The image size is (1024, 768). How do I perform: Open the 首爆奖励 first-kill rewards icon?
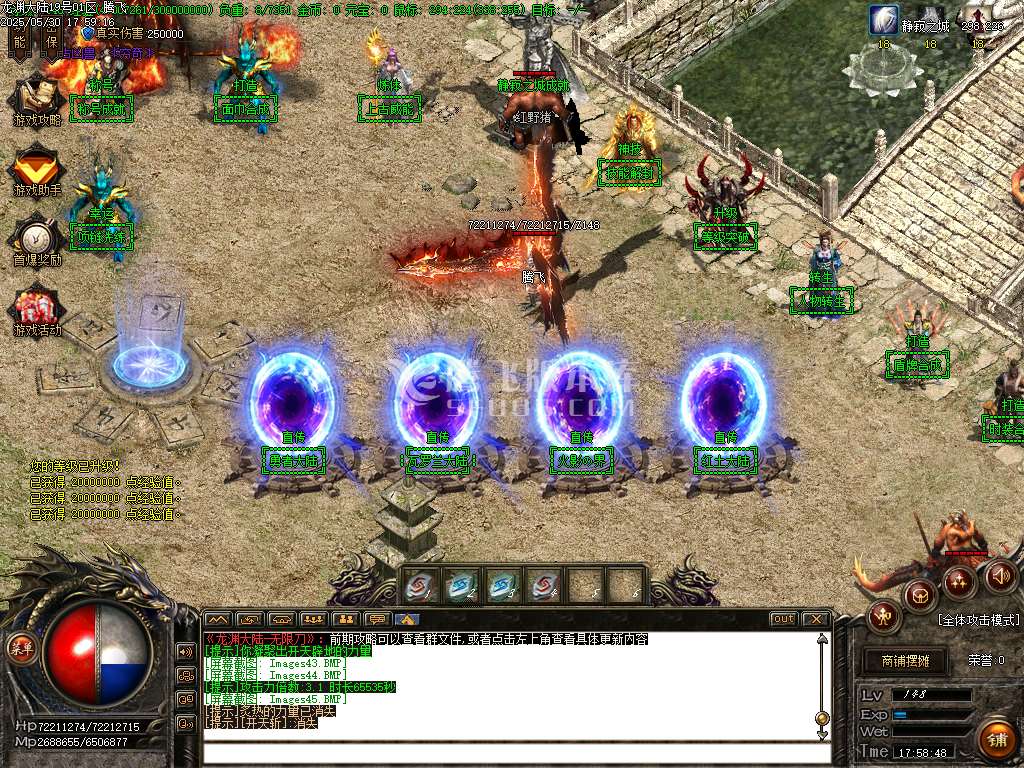pos(37,240)
